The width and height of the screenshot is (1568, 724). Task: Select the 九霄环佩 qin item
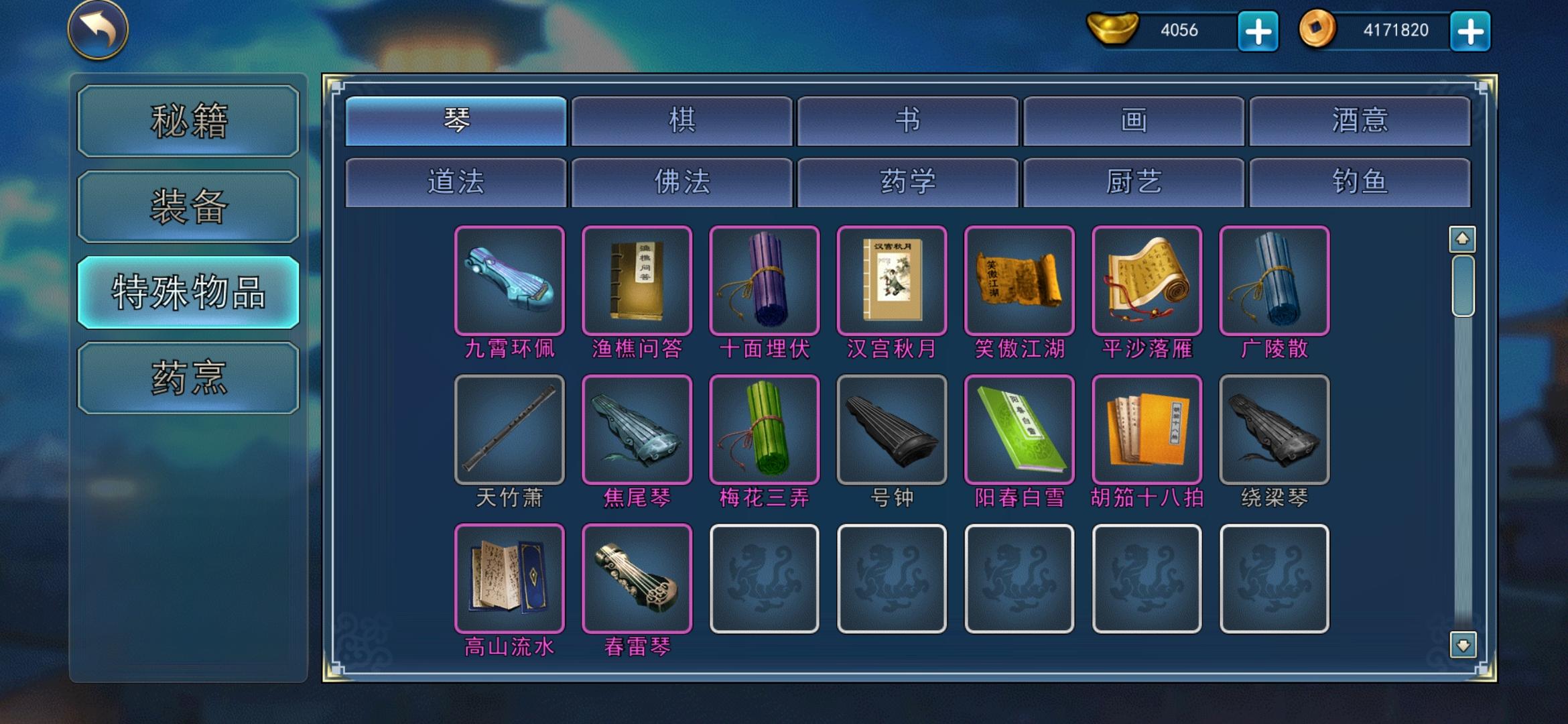pyautogui.click(x=509, y=282)
